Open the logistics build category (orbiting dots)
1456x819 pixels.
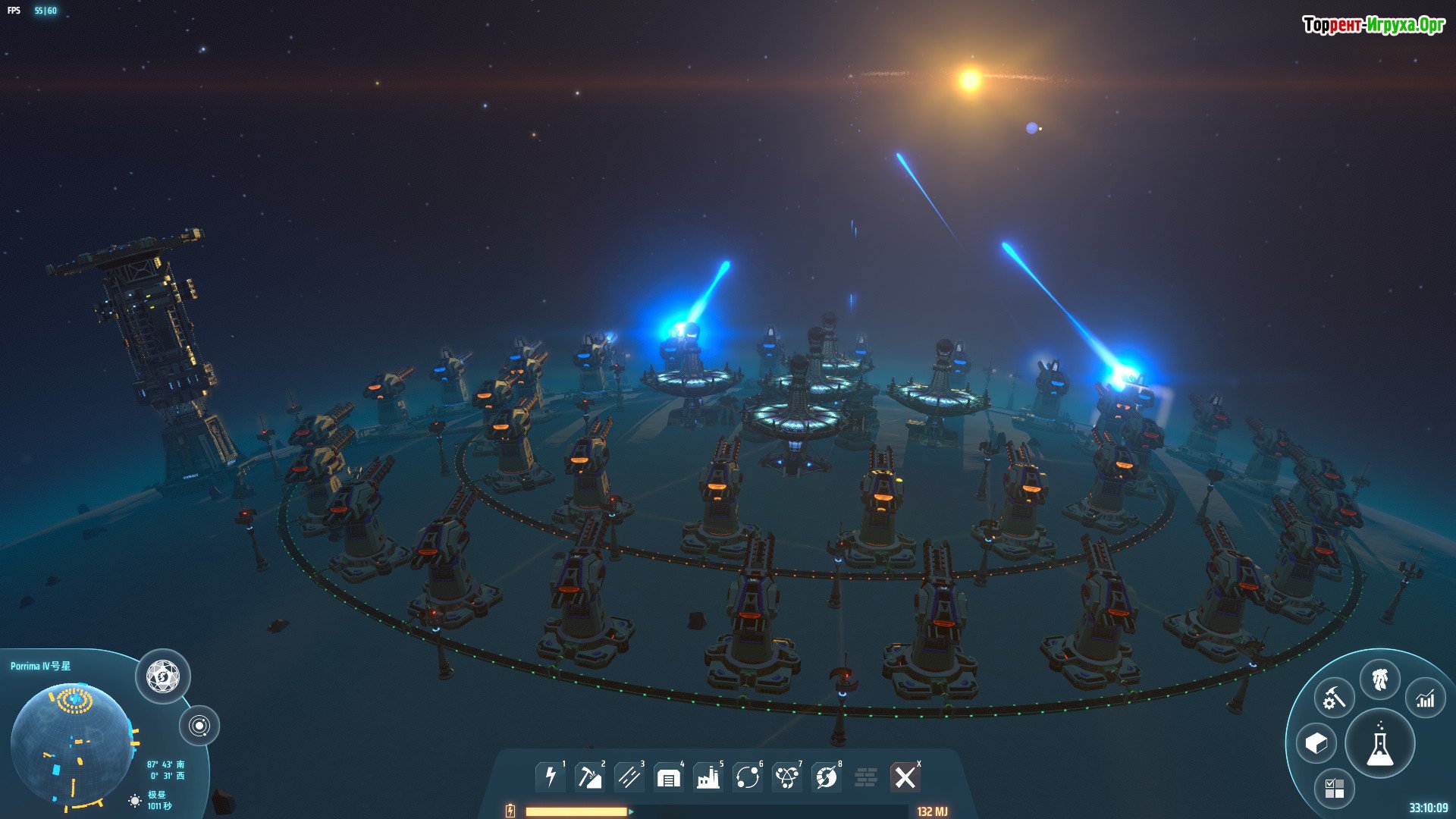[x=748, y=777]
